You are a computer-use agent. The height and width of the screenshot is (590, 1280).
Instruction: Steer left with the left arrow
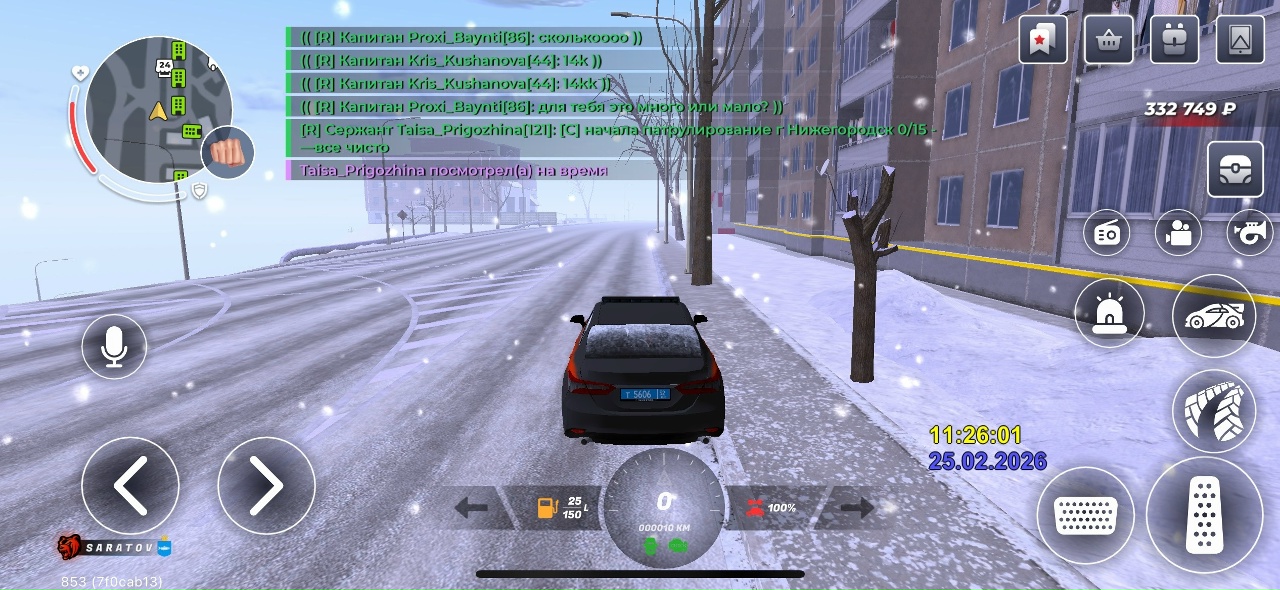point(130,486)
